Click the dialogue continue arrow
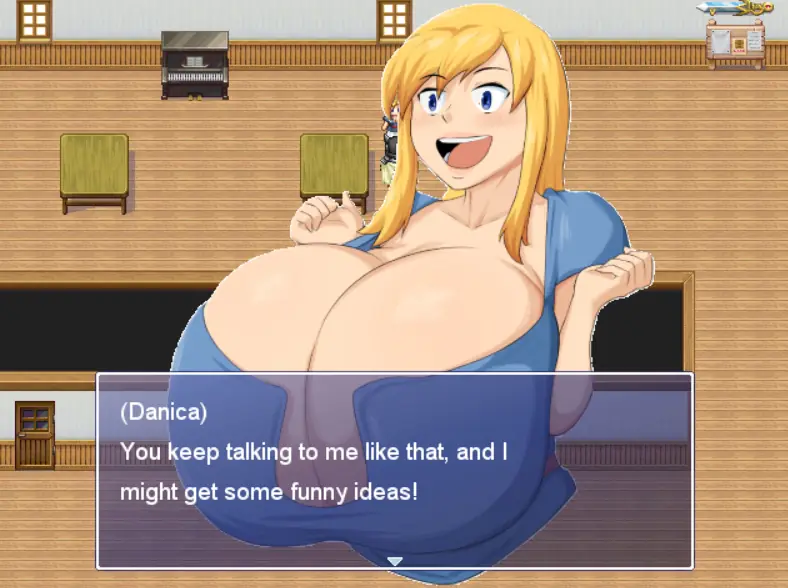 395,561
